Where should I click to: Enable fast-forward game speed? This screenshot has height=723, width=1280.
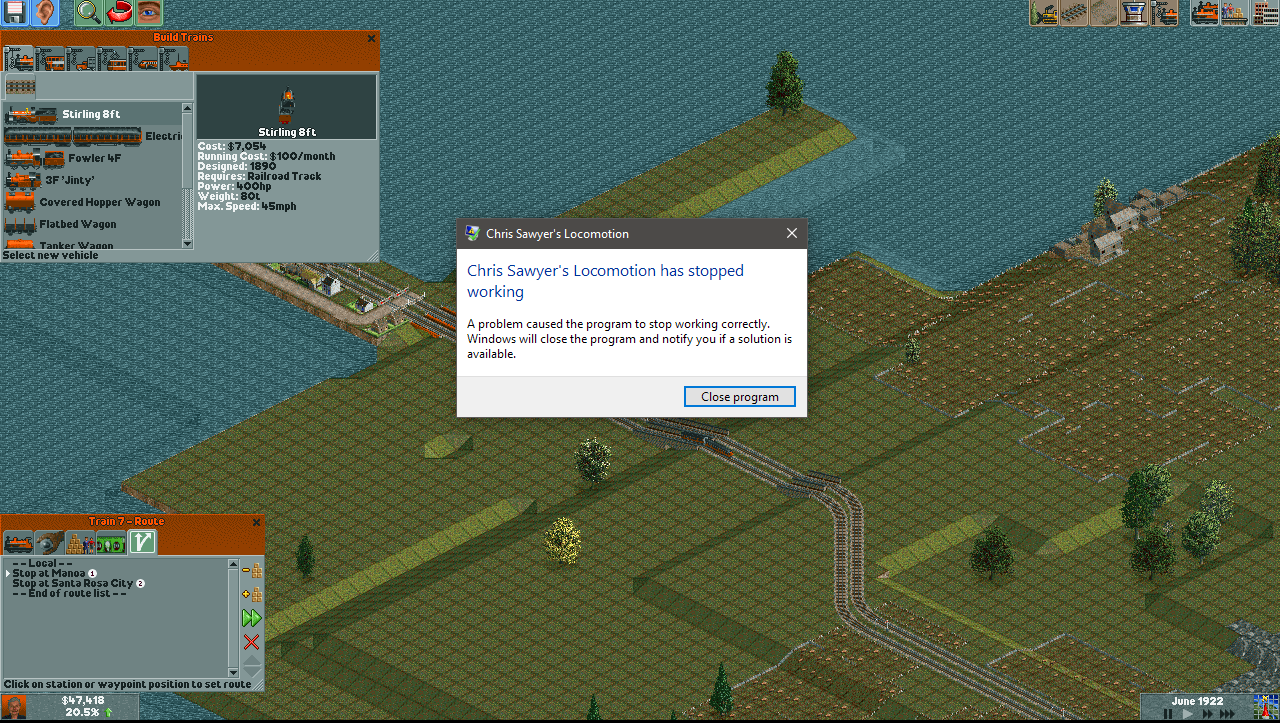point(1208,713)
